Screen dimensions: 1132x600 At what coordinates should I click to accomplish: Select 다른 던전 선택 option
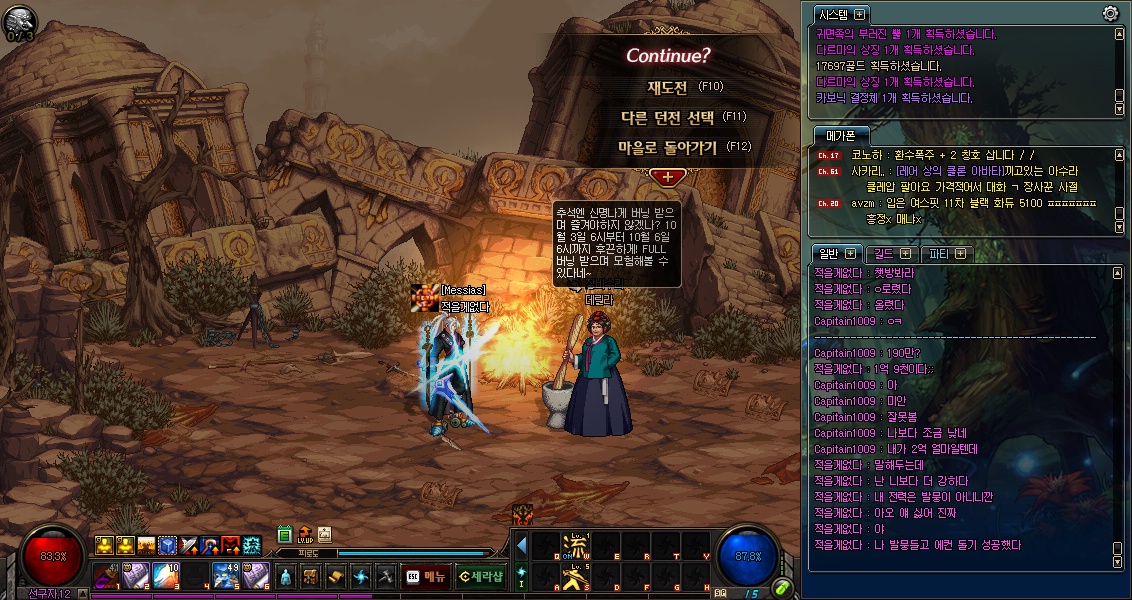[684, 117]
